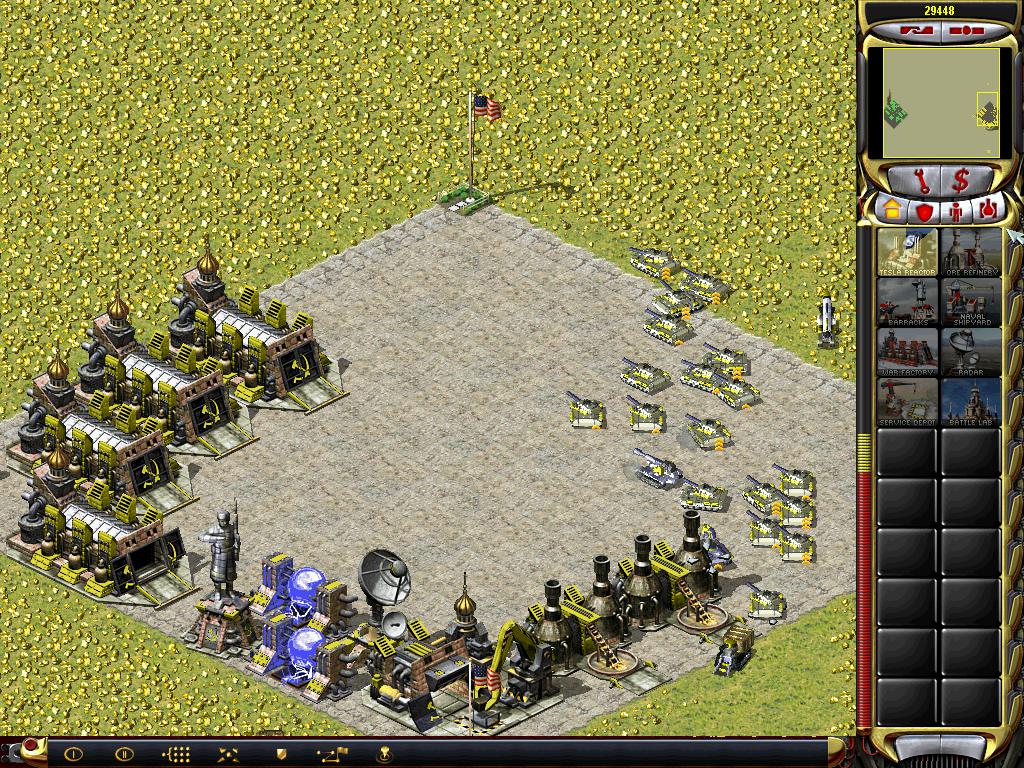This screenshot has width=1024, height=768.
Task: Select team two button on the command bar
Action: (x=124, y=754)
